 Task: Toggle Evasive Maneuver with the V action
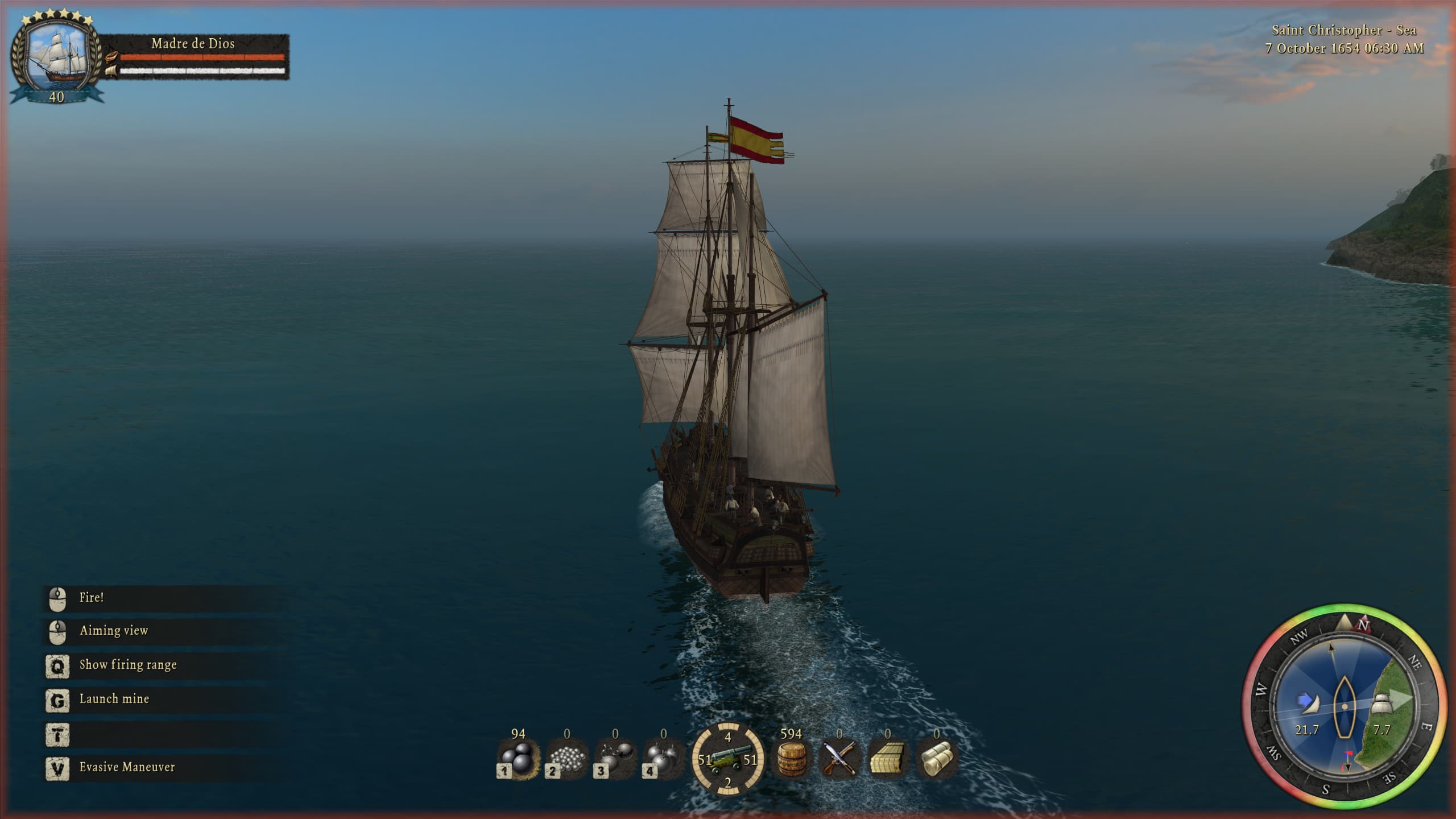point(126,767)
